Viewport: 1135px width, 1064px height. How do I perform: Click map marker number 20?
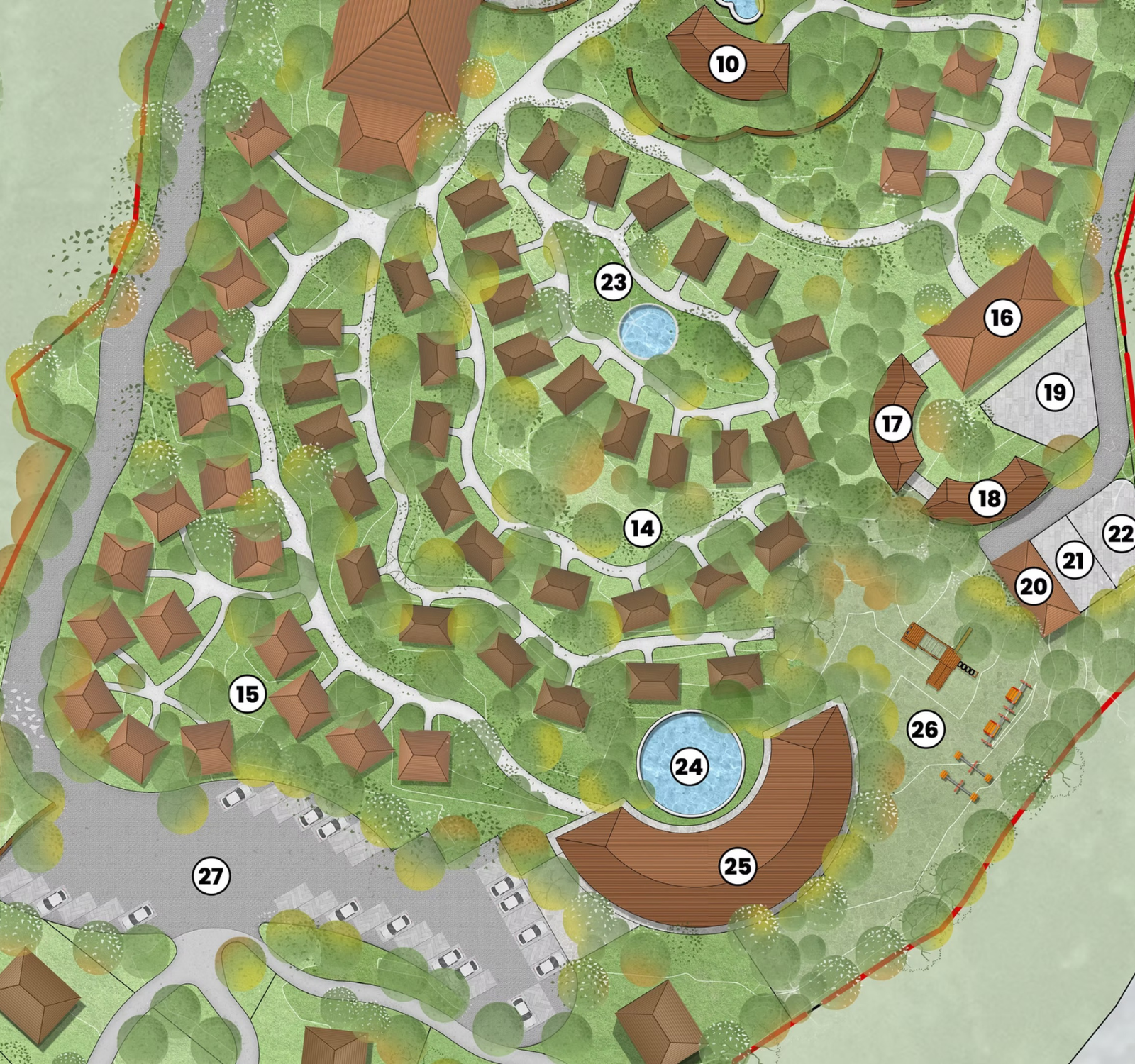click(1034, 587)
